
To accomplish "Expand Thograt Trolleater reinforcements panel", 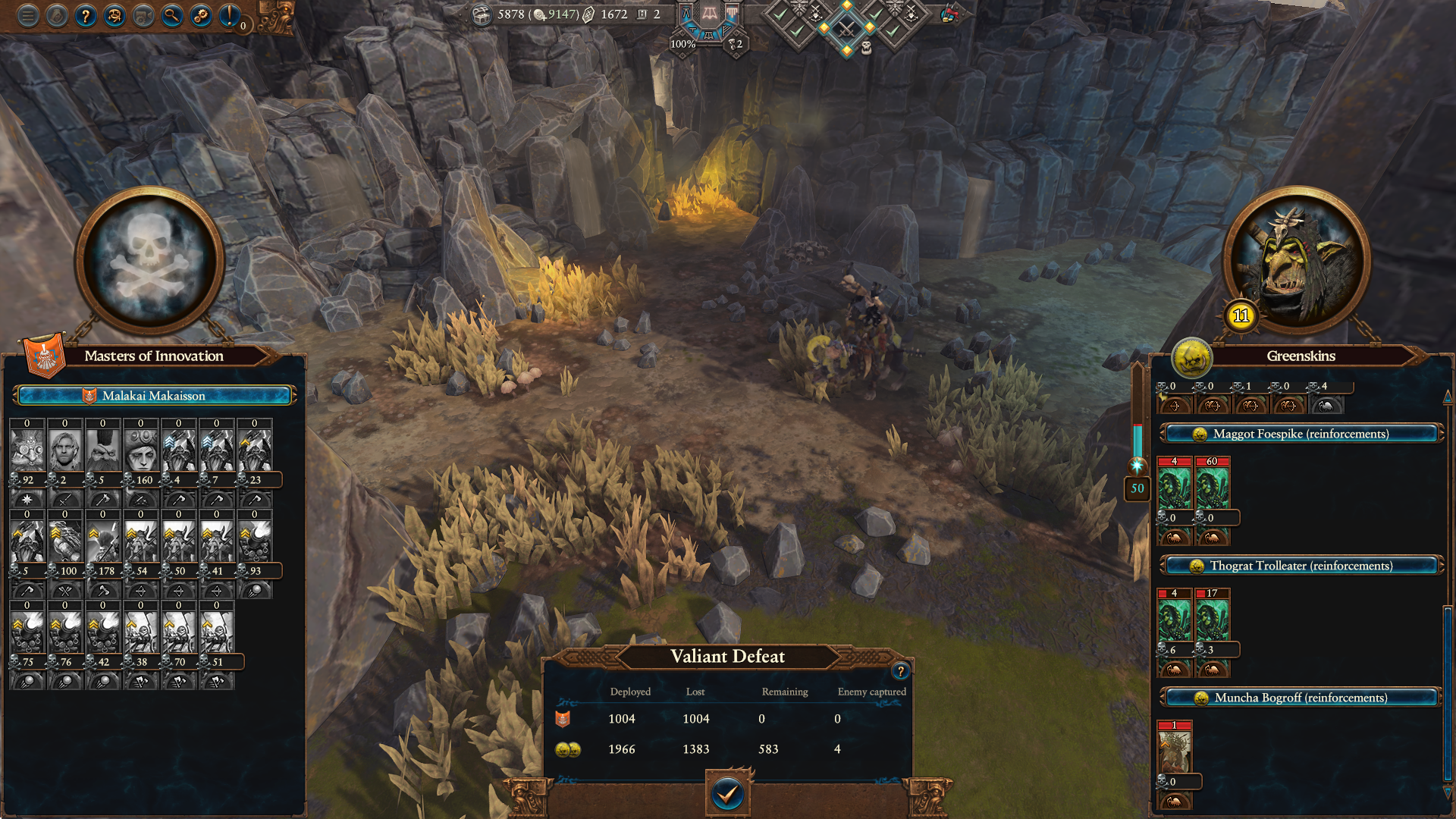I will (x=1300, y=566).
